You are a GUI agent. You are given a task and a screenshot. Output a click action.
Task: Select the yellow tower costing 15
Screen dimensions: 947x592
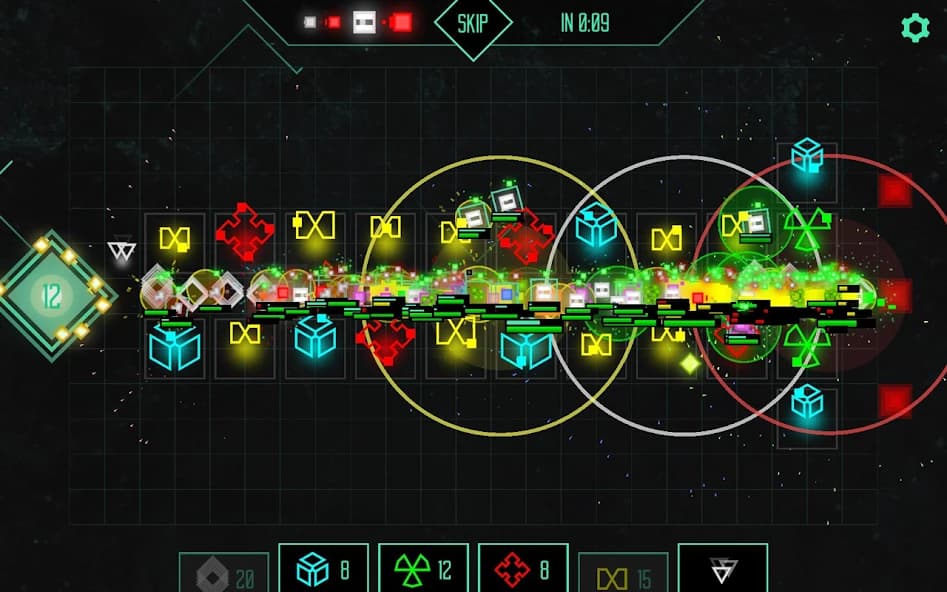[623, 573]
